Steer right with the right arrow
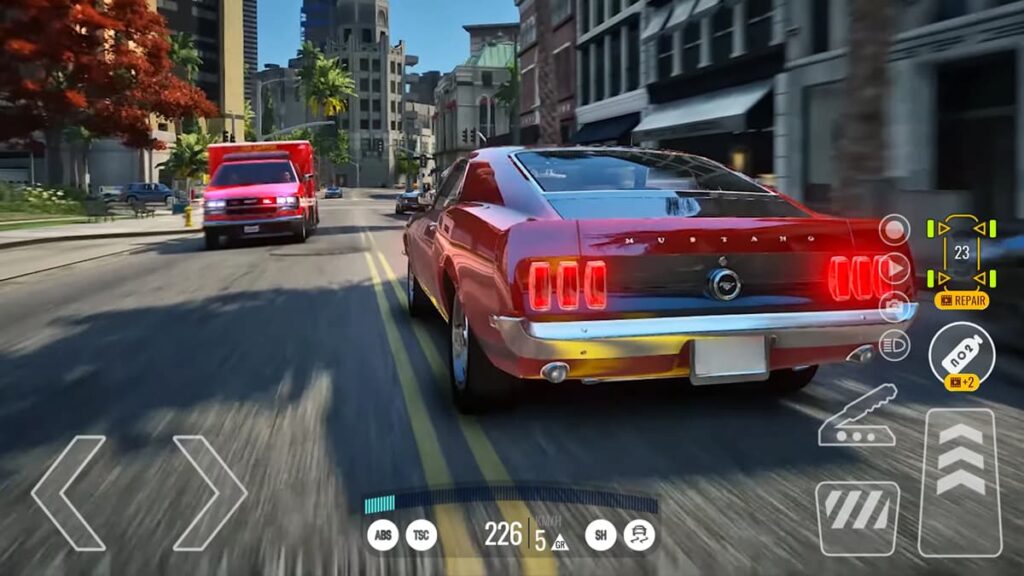Screen dimensions: 1024x576 [x=209, y=492]
